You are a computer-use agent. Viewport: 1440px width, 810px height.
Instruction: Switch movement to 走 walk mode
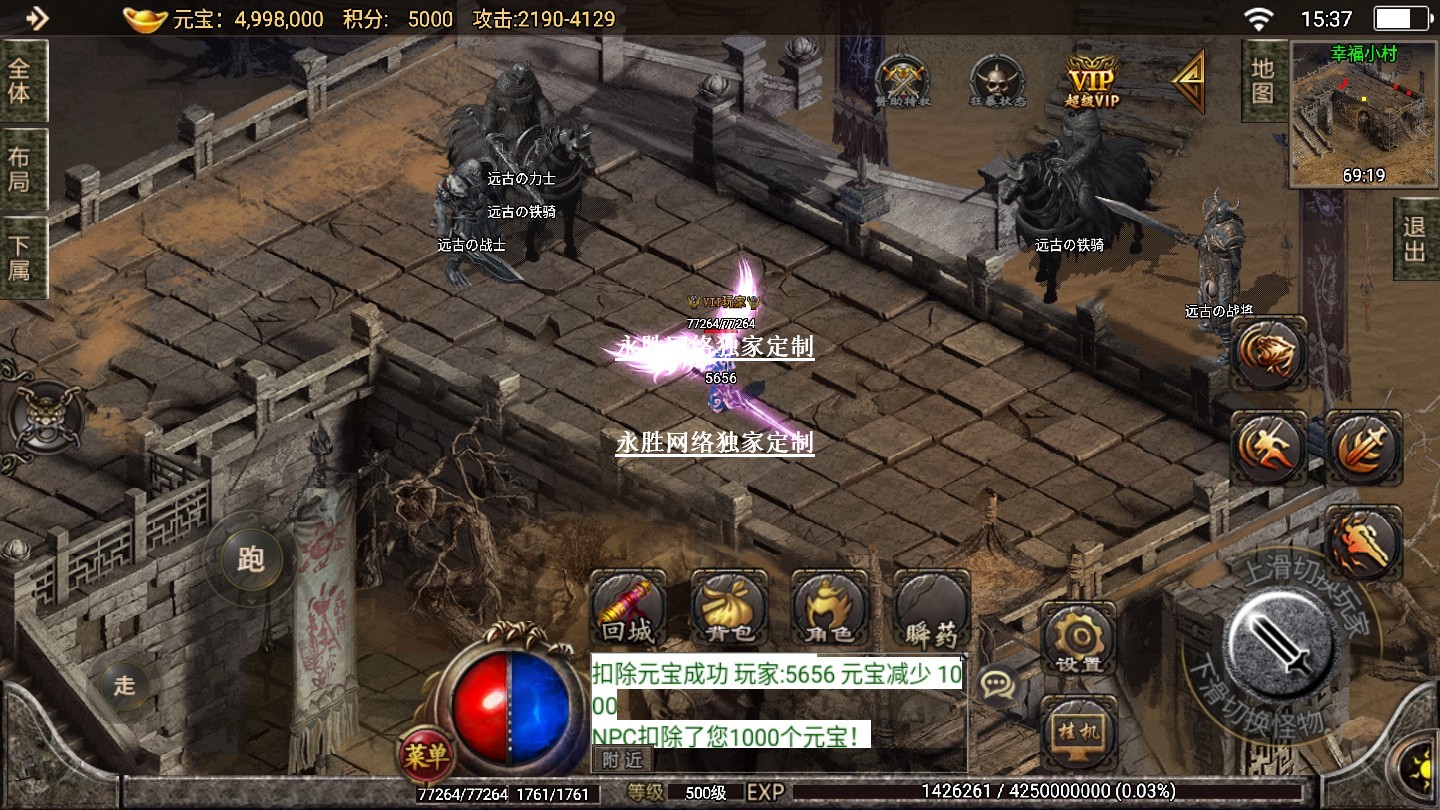124,685
